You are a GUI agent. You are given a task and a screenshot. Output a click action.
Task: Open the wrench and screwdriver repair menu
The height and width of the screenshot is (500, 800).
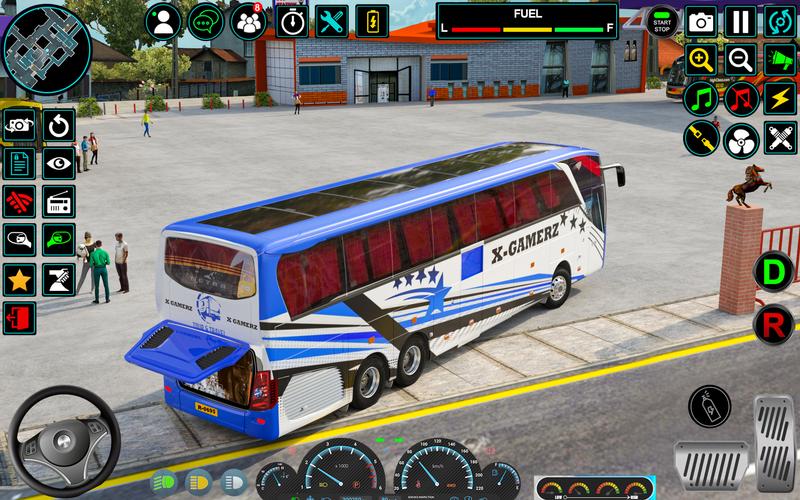[x=331, y=21]
